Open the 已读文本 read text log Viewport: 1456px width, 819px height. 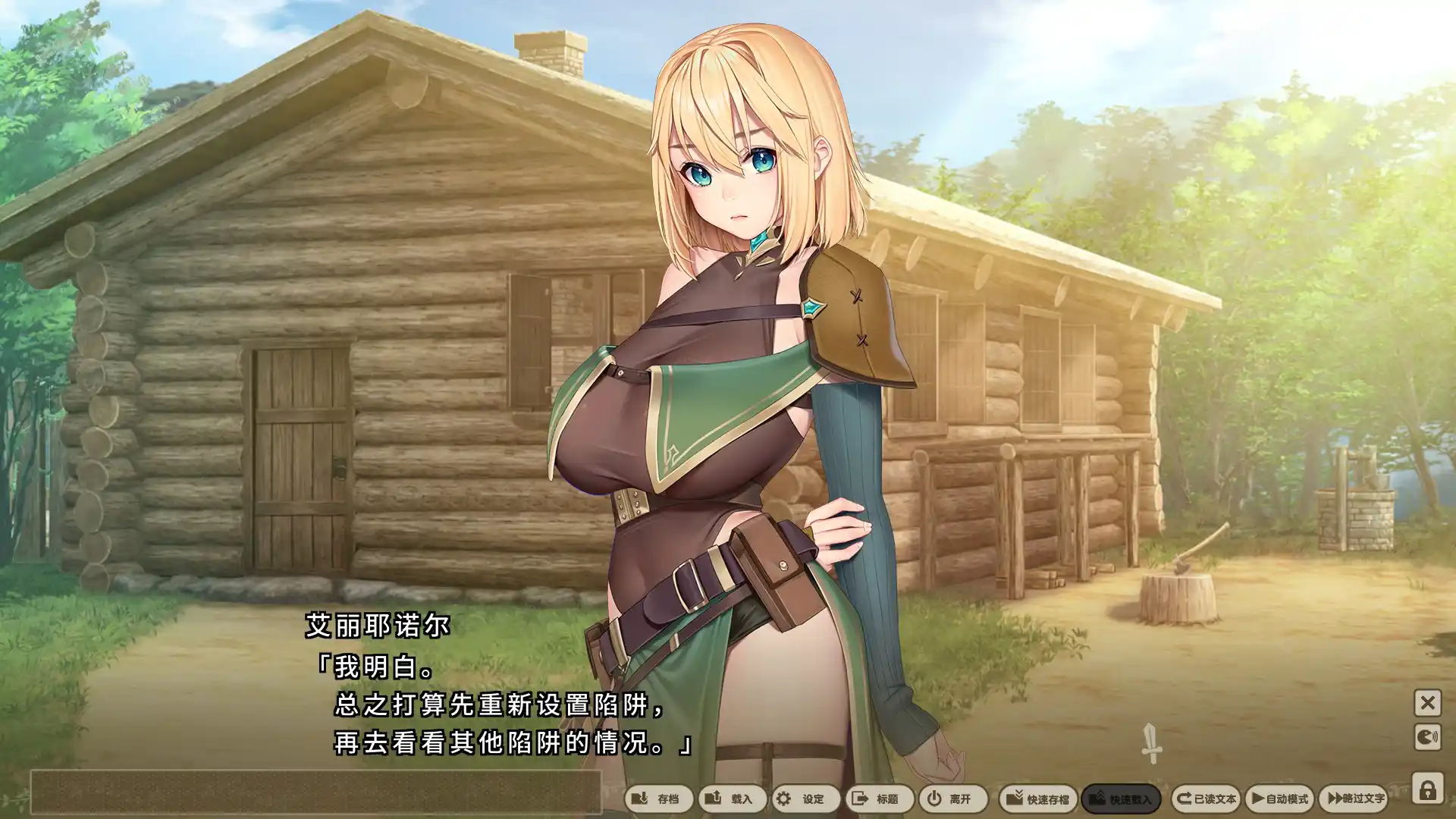tap(1205, 799)
